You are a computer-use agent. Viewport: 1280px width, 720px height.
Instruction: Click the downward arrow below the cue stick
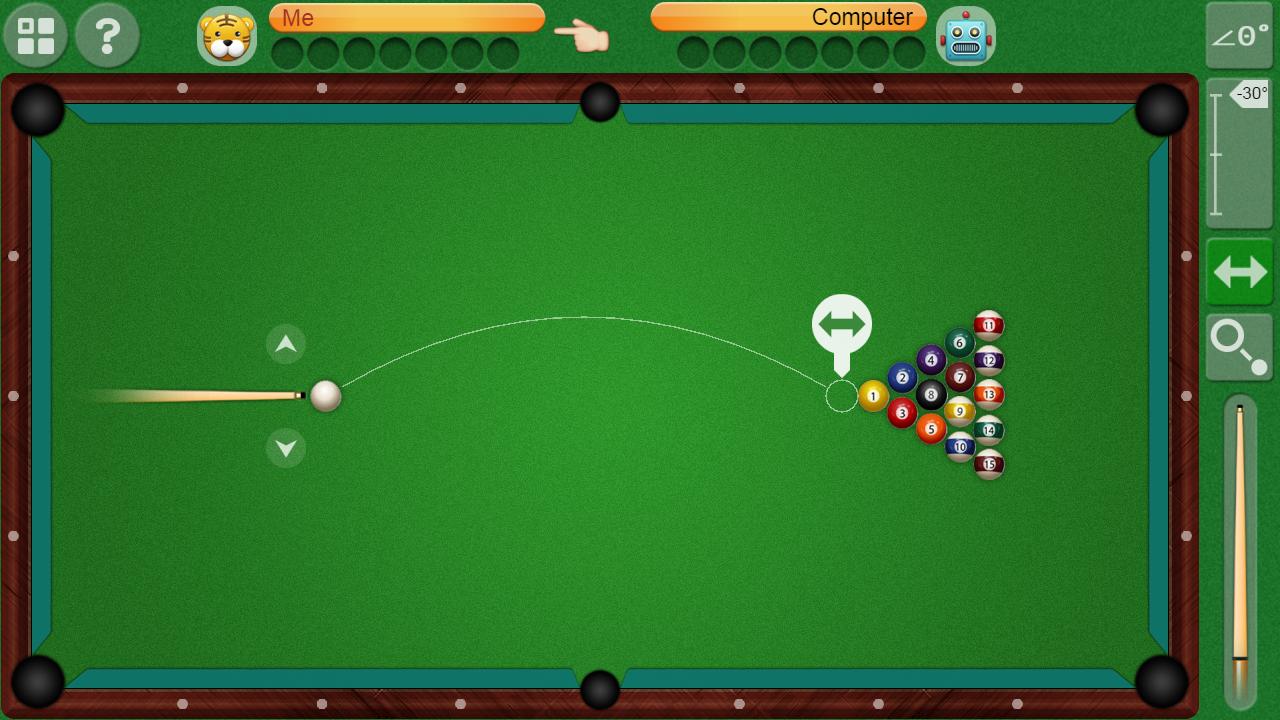pos(285,448)
